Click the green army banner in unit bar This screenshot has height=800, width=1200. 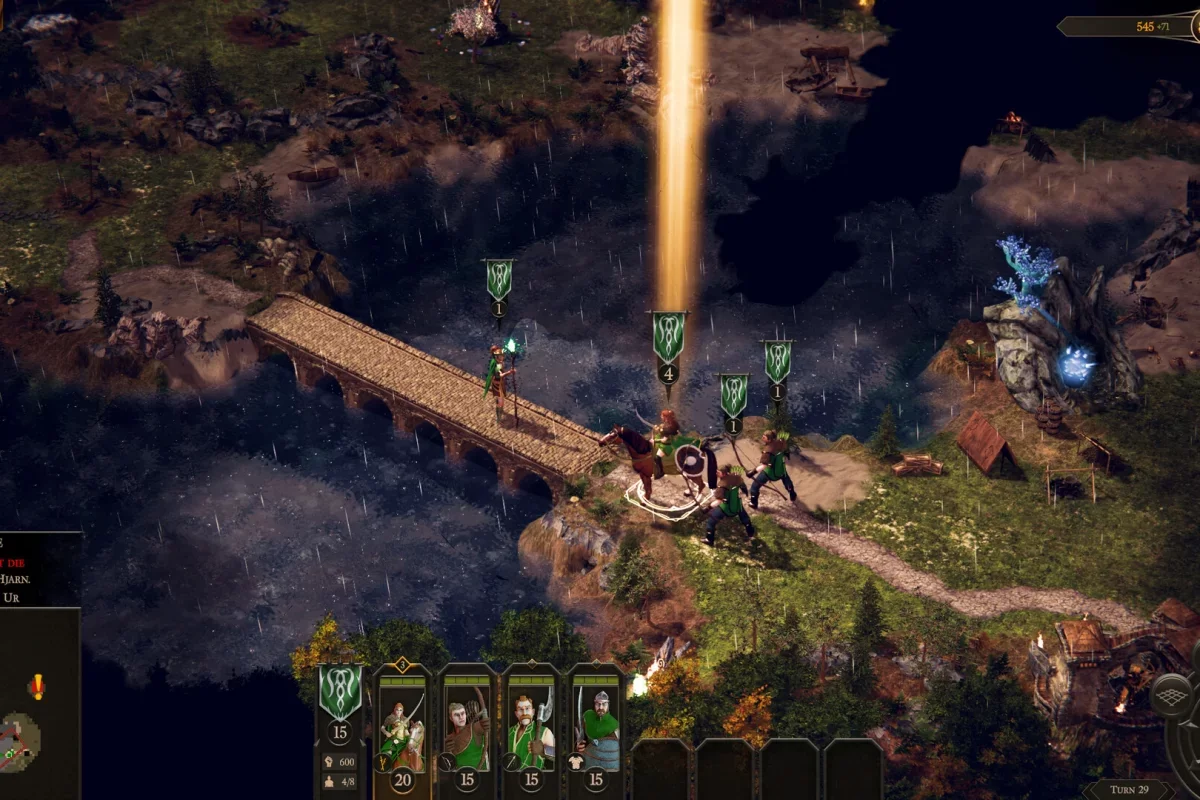coord(340,692)
